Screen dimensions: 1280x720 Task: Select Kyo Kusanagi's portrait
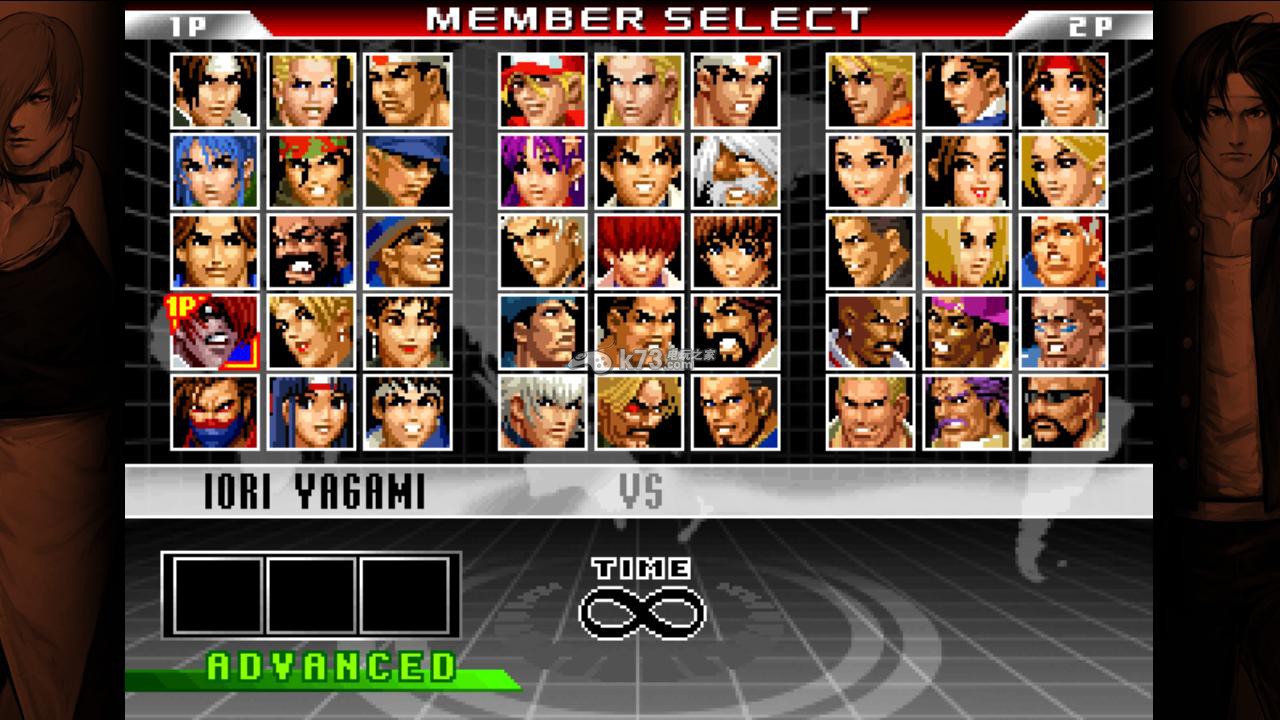(x=214, y=91)
